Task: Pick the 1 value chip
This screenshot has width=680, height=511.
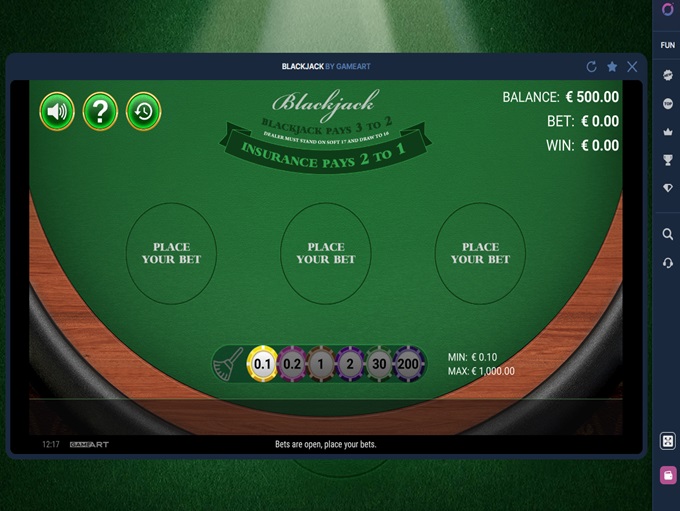Action: click(x=320, y=364)
